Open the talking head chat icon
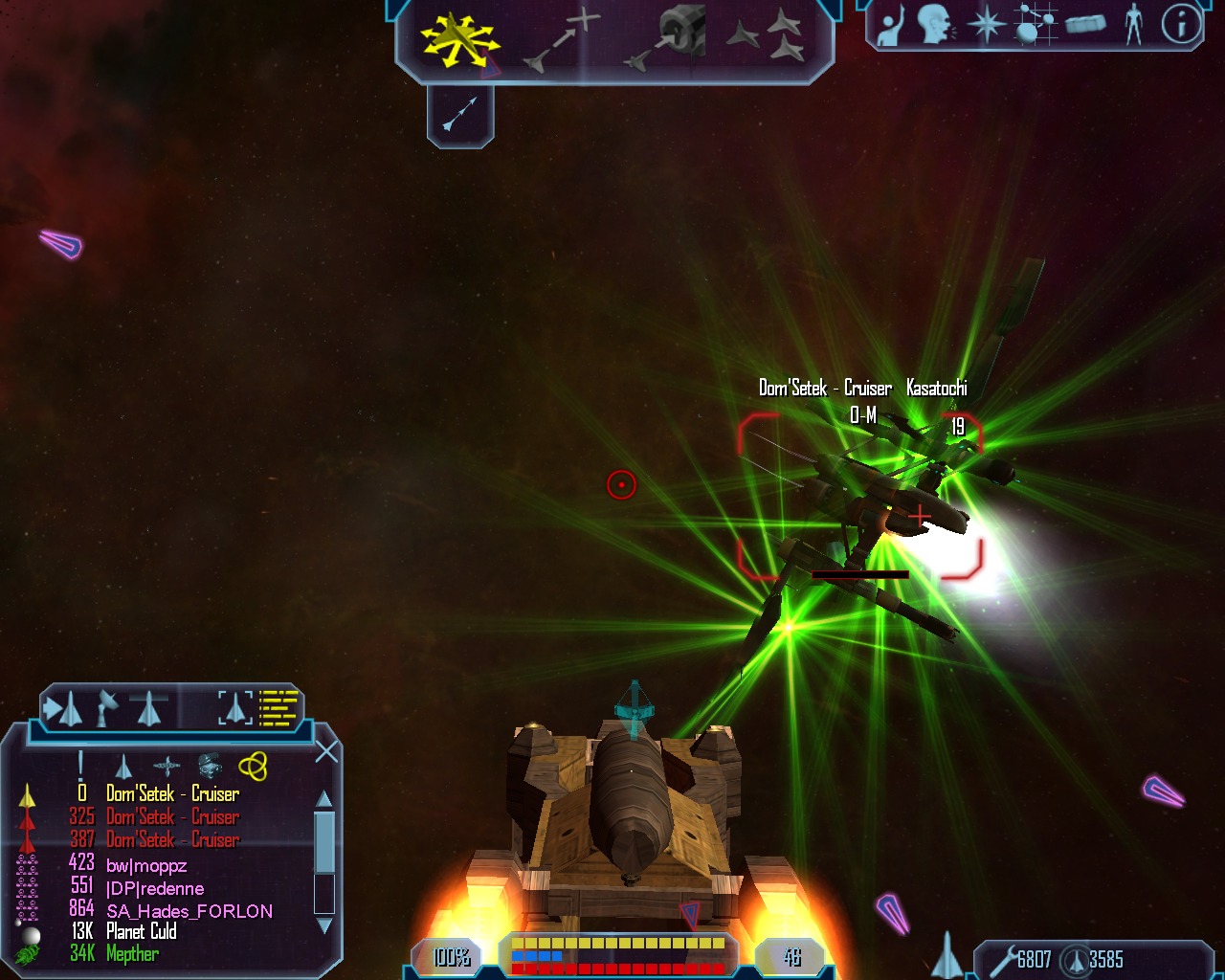The image size is (1225, 980). click(x=936, y=24)
